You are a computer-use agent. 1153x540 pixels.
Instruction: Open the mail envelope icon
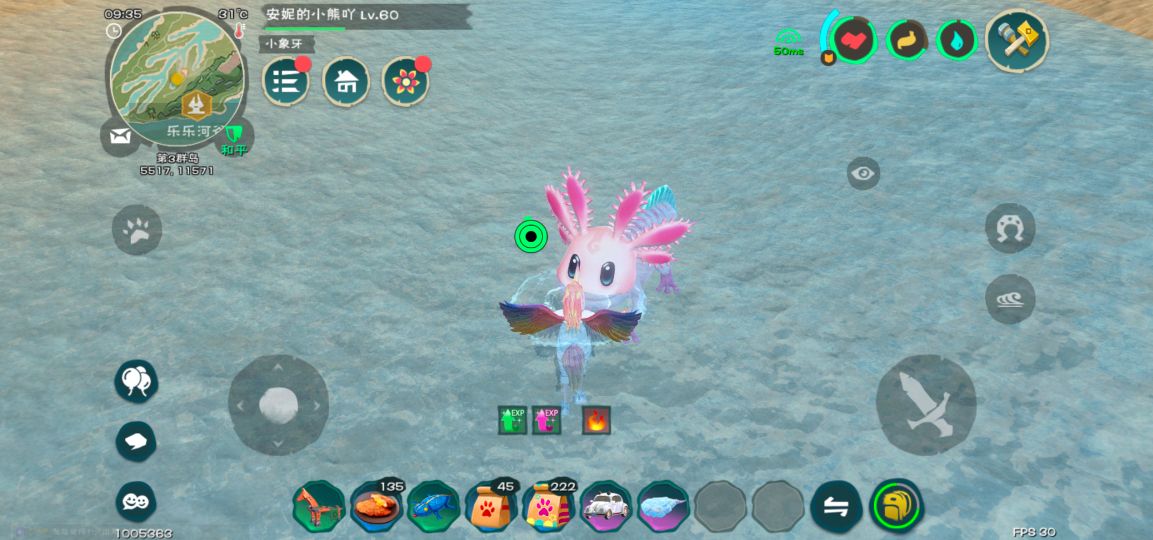tap(120, 137)
